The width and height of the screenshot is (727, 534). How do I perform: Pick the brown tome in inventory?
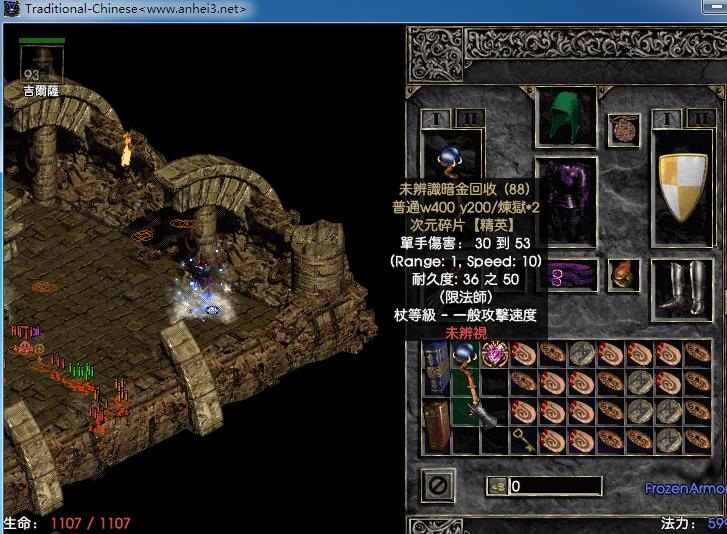tap(436, 423)
